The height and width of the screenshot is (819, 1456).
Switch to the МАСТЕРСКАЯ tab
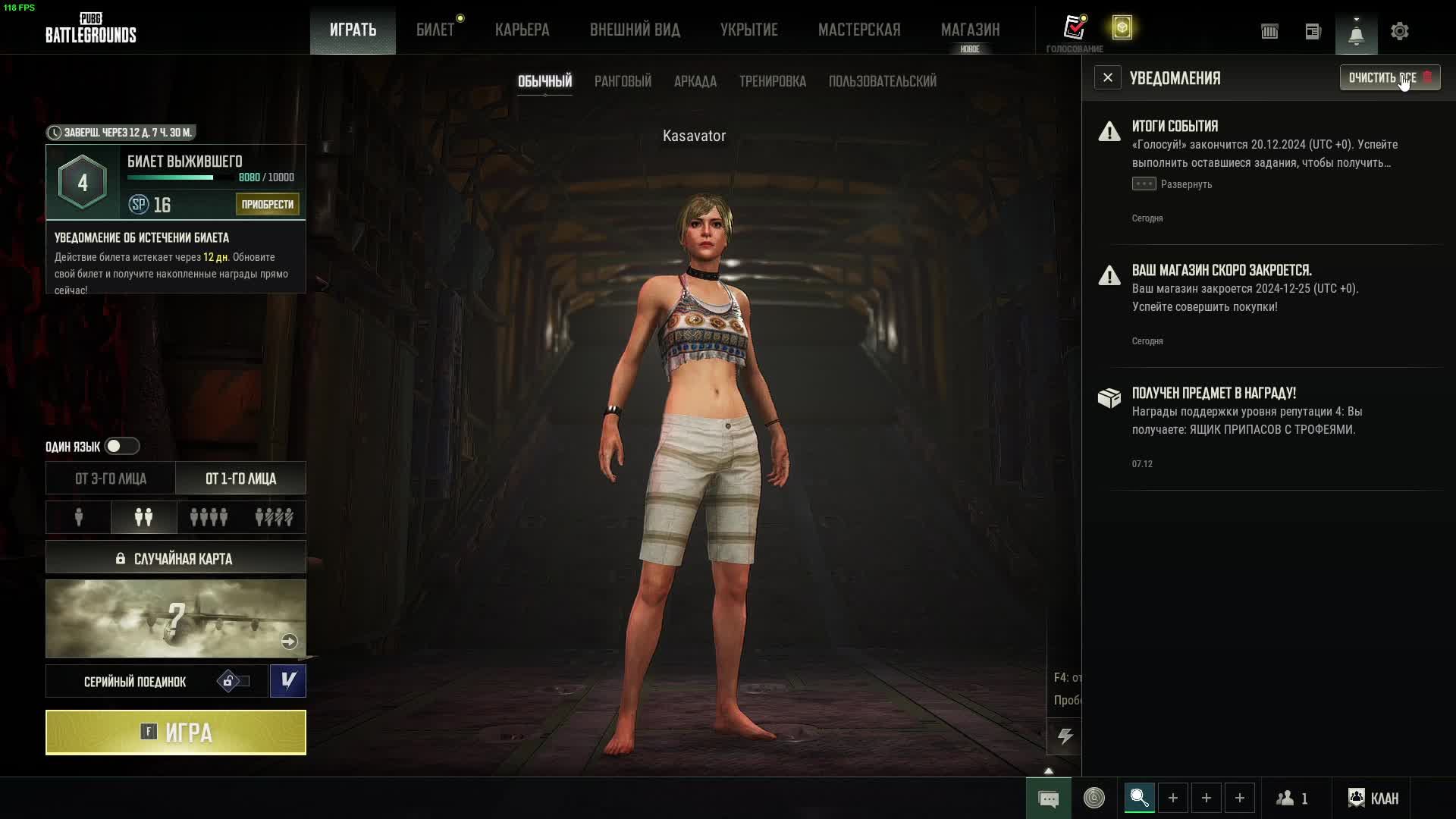859,30
